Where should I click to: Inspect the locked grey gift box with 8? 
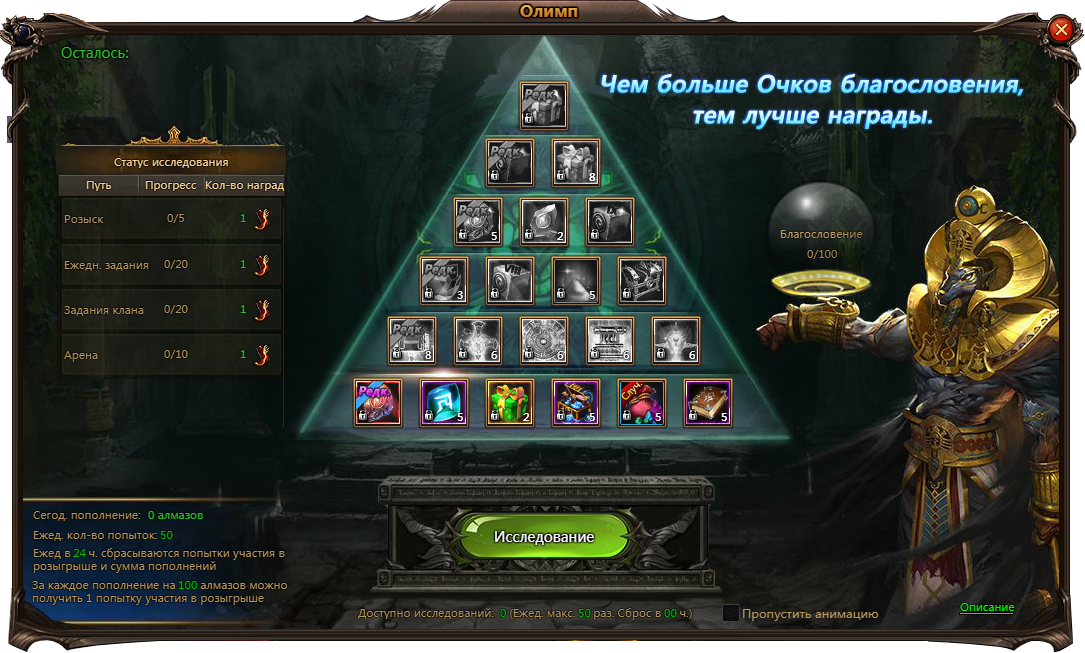click(576, 163)
